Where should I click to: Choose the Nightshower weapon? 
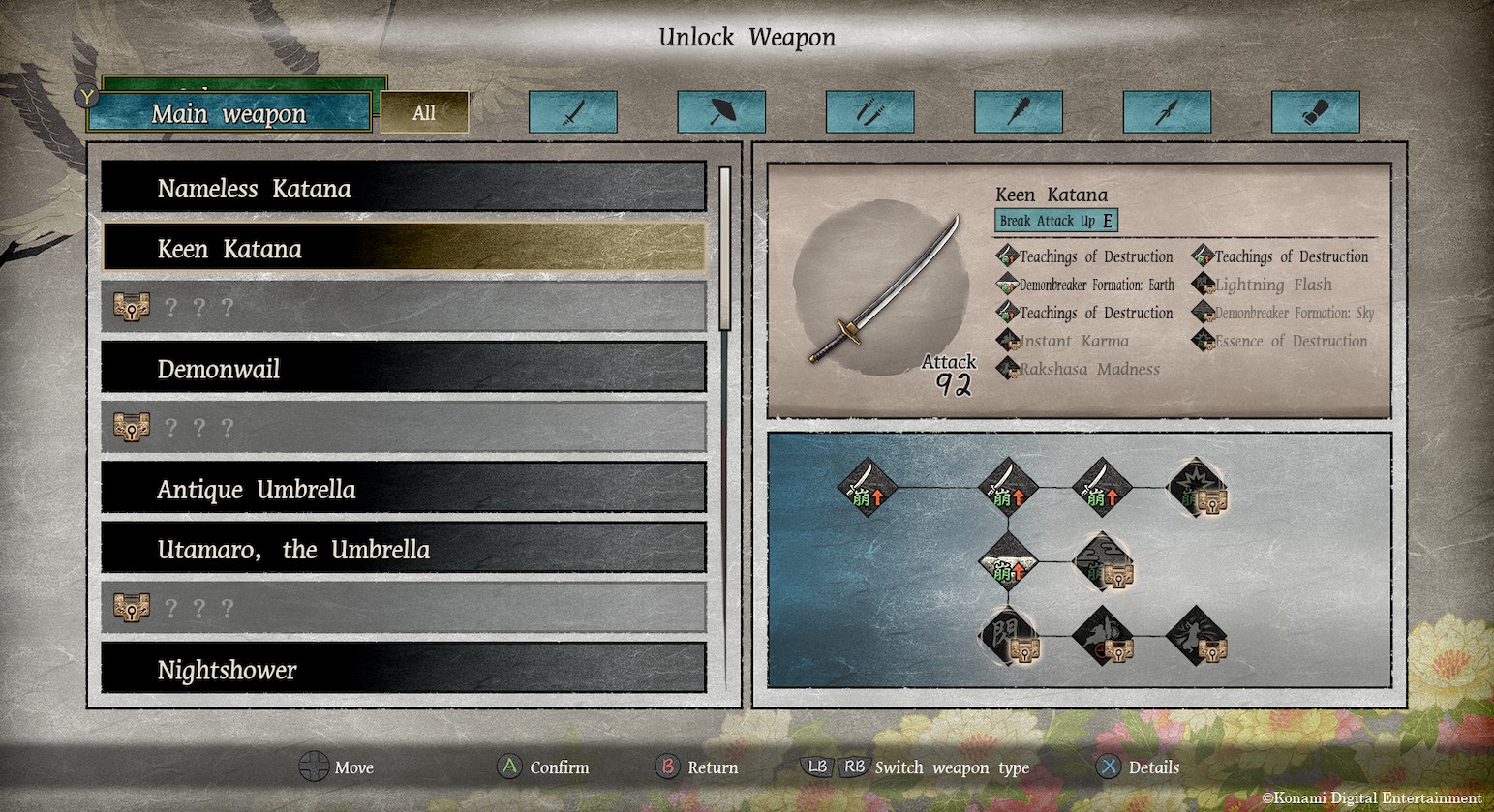(x=403, y=669)
